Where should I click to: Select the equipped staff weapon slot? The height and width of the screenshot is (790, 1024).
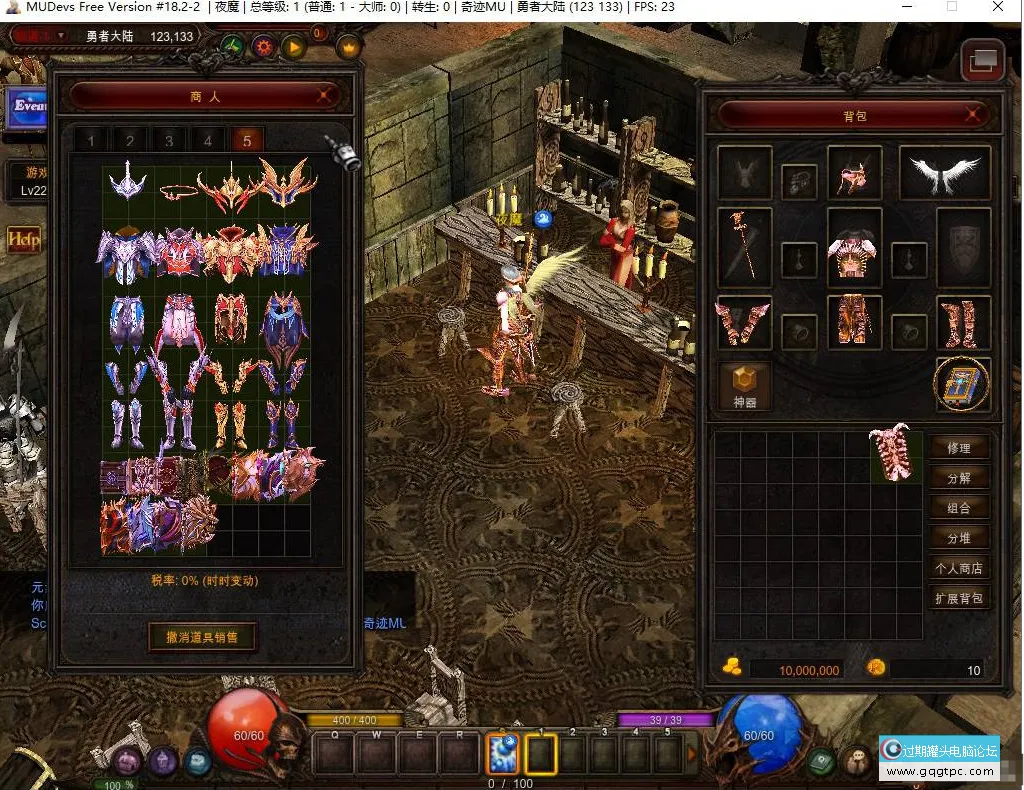(744, 243)
